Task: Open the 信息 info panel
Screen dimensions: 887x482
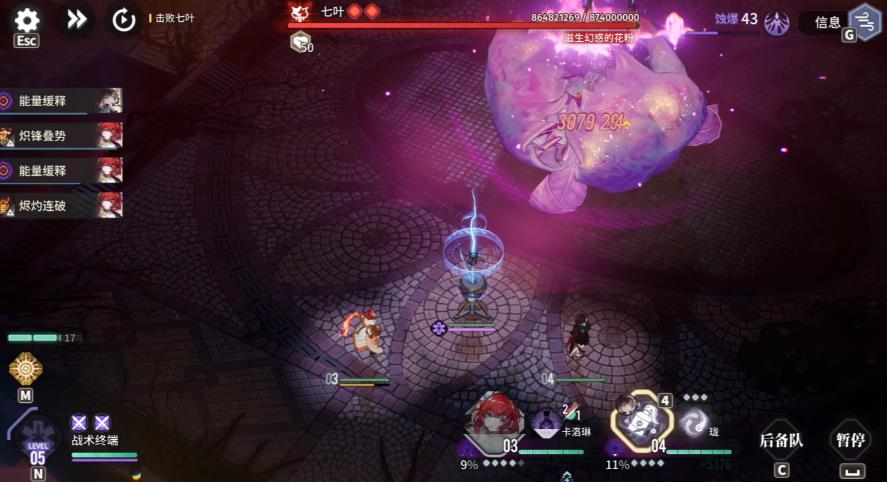Action: [x=827, y=22]
